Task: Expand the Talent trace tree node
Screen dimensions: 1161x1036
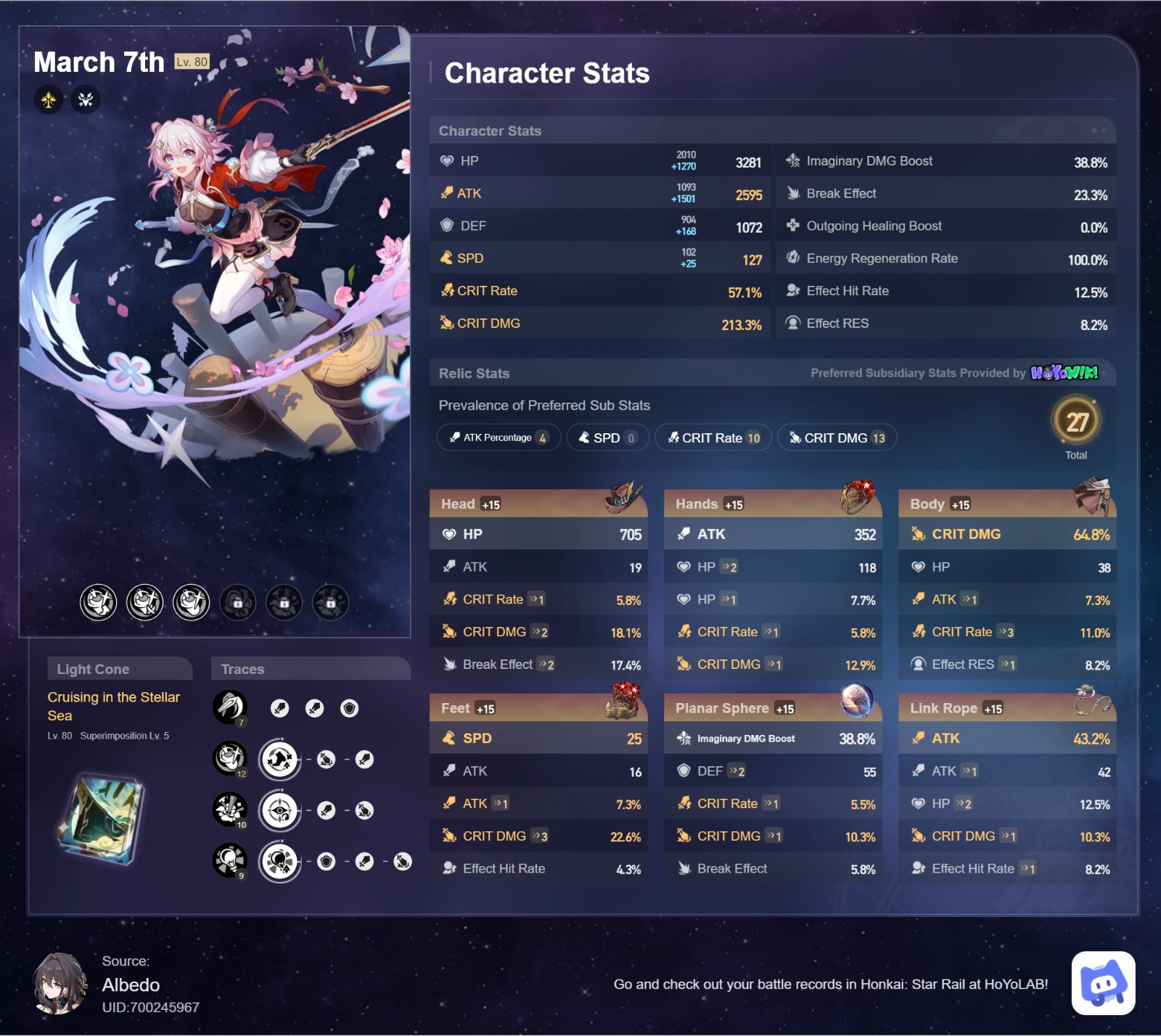Action: [x=280, y=861]
